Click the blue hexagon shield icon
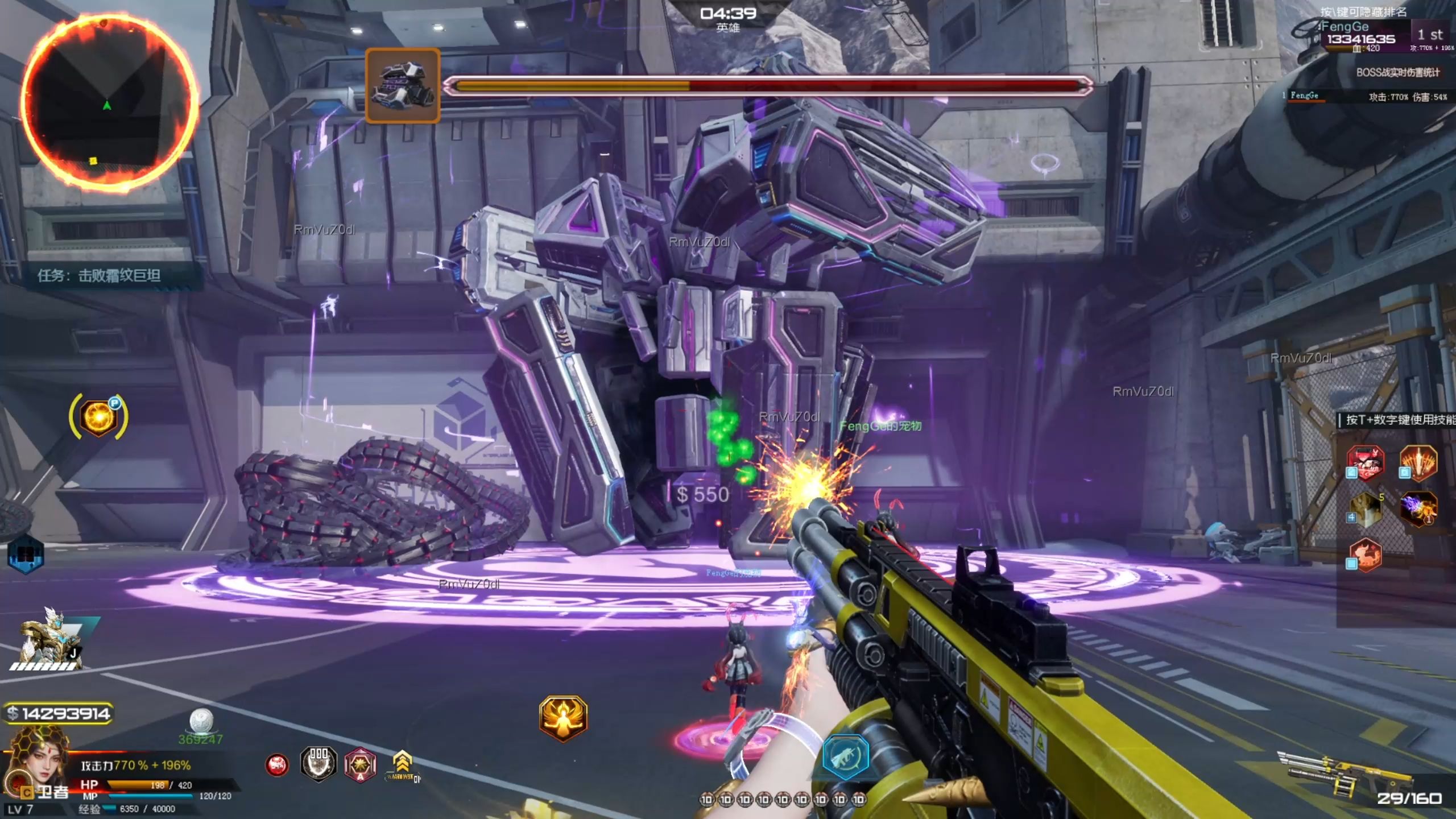The height and width of the screenshot is (819, 1456). tap(26, 554)
